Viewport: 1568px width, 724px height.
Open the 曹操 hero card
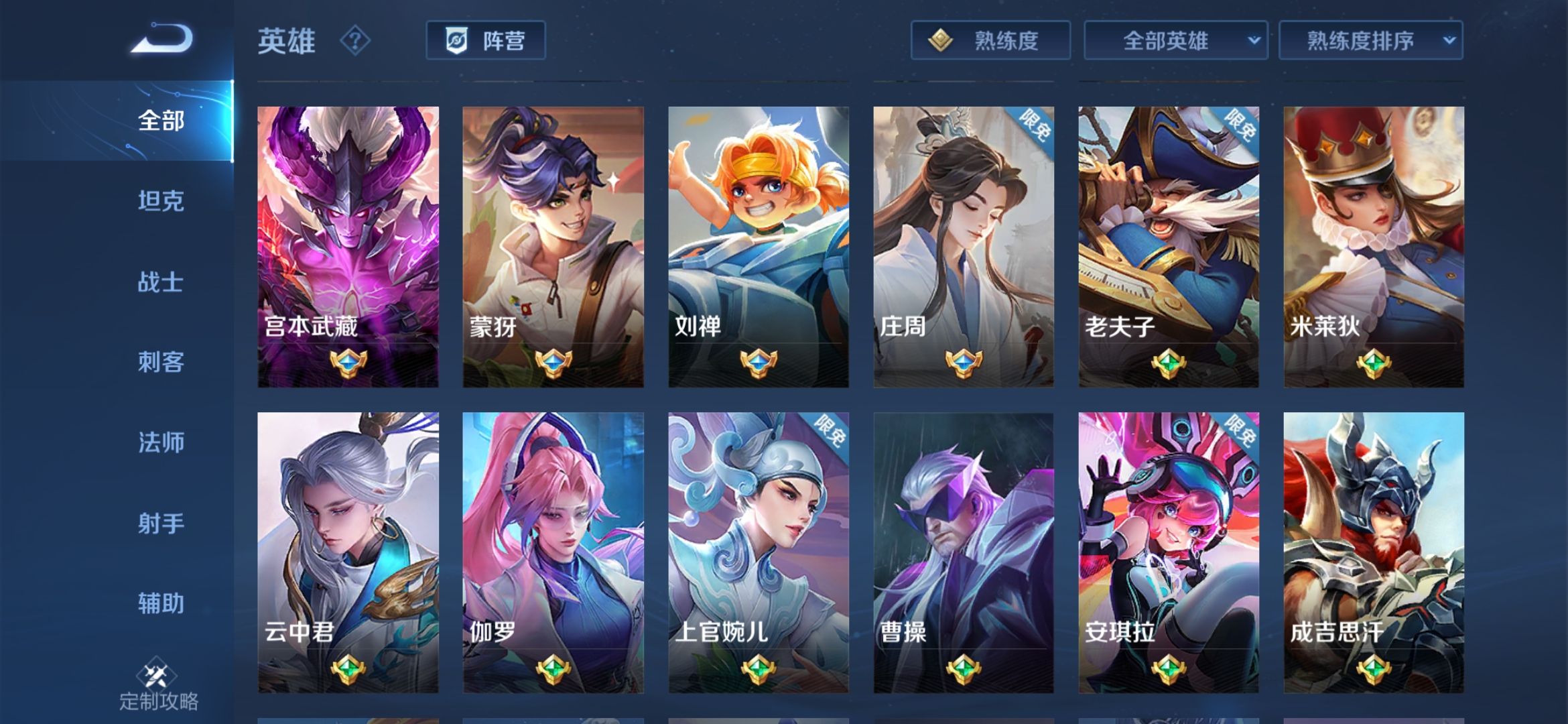click(963, 552)
